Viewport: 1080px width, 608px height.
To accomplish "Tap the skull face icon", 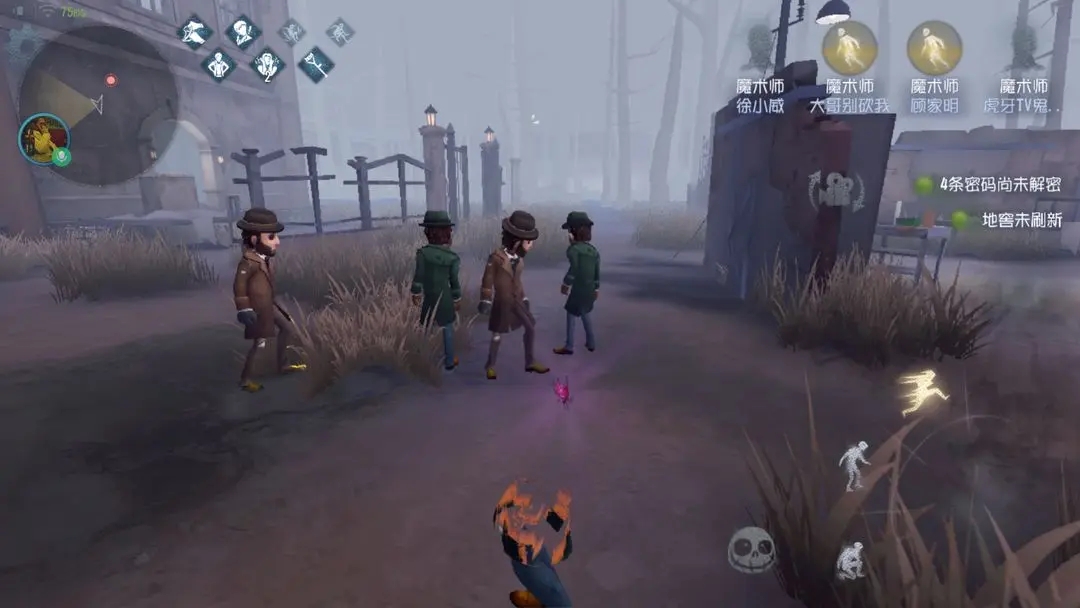I will pyautogui.click(x=751, y=549).
